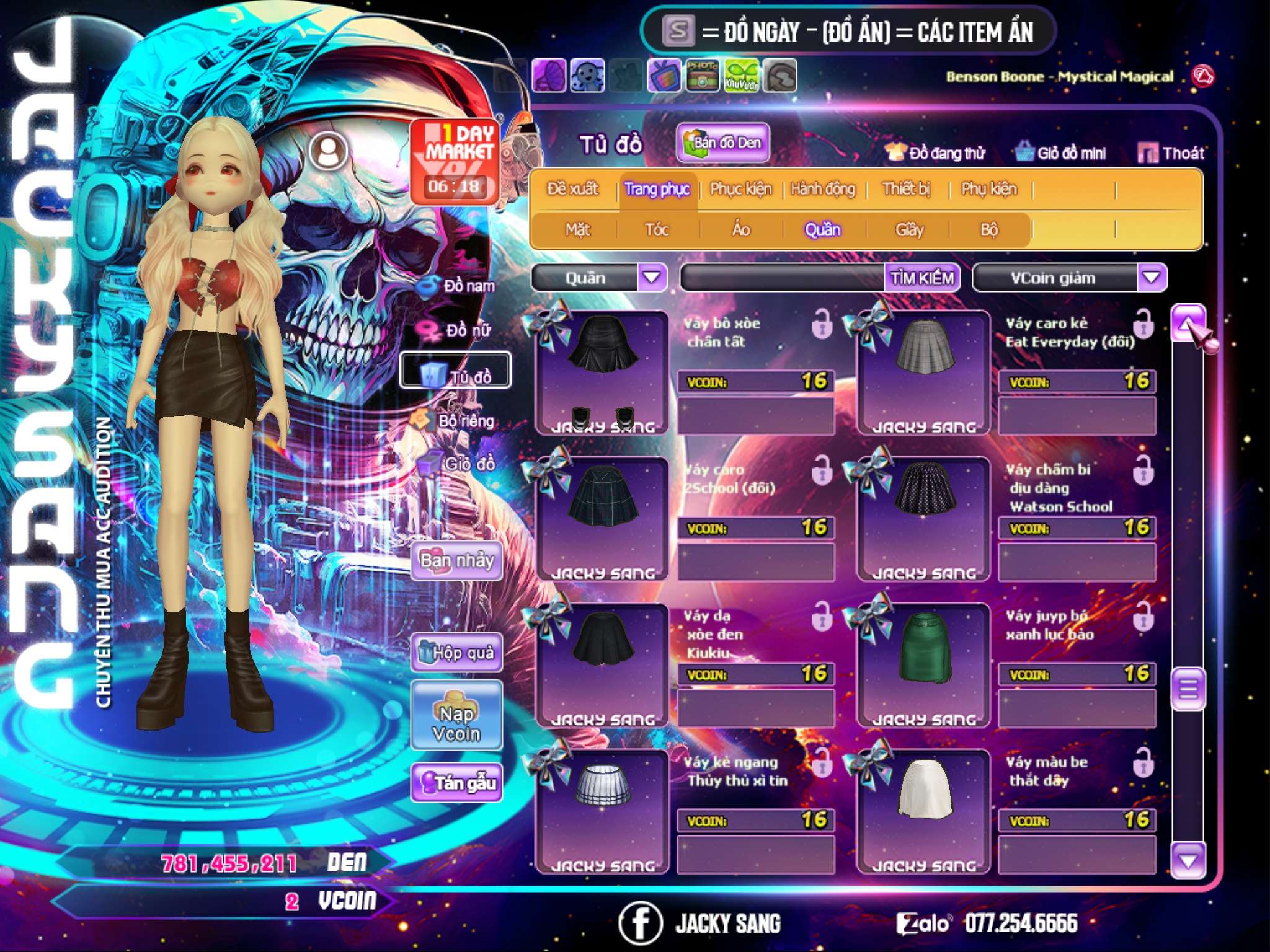Show Đồ đang thử items
Screen dimensions: 1270x952
click(x=935, y=153)
